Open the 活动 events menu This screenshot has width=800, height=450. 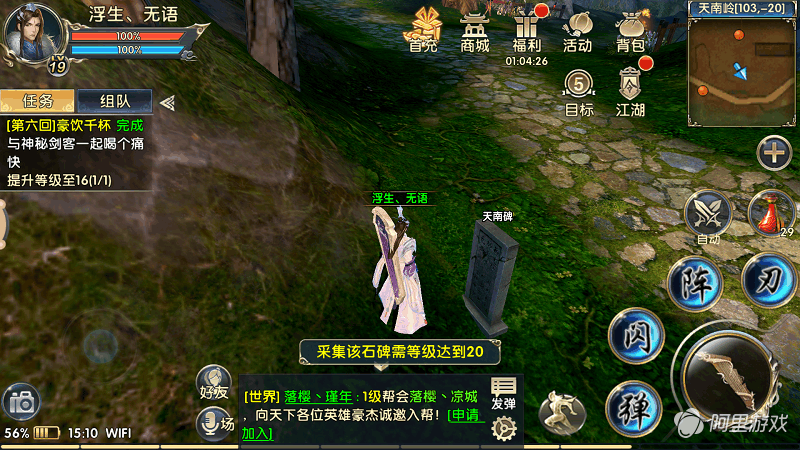click(x=577, y=30)
